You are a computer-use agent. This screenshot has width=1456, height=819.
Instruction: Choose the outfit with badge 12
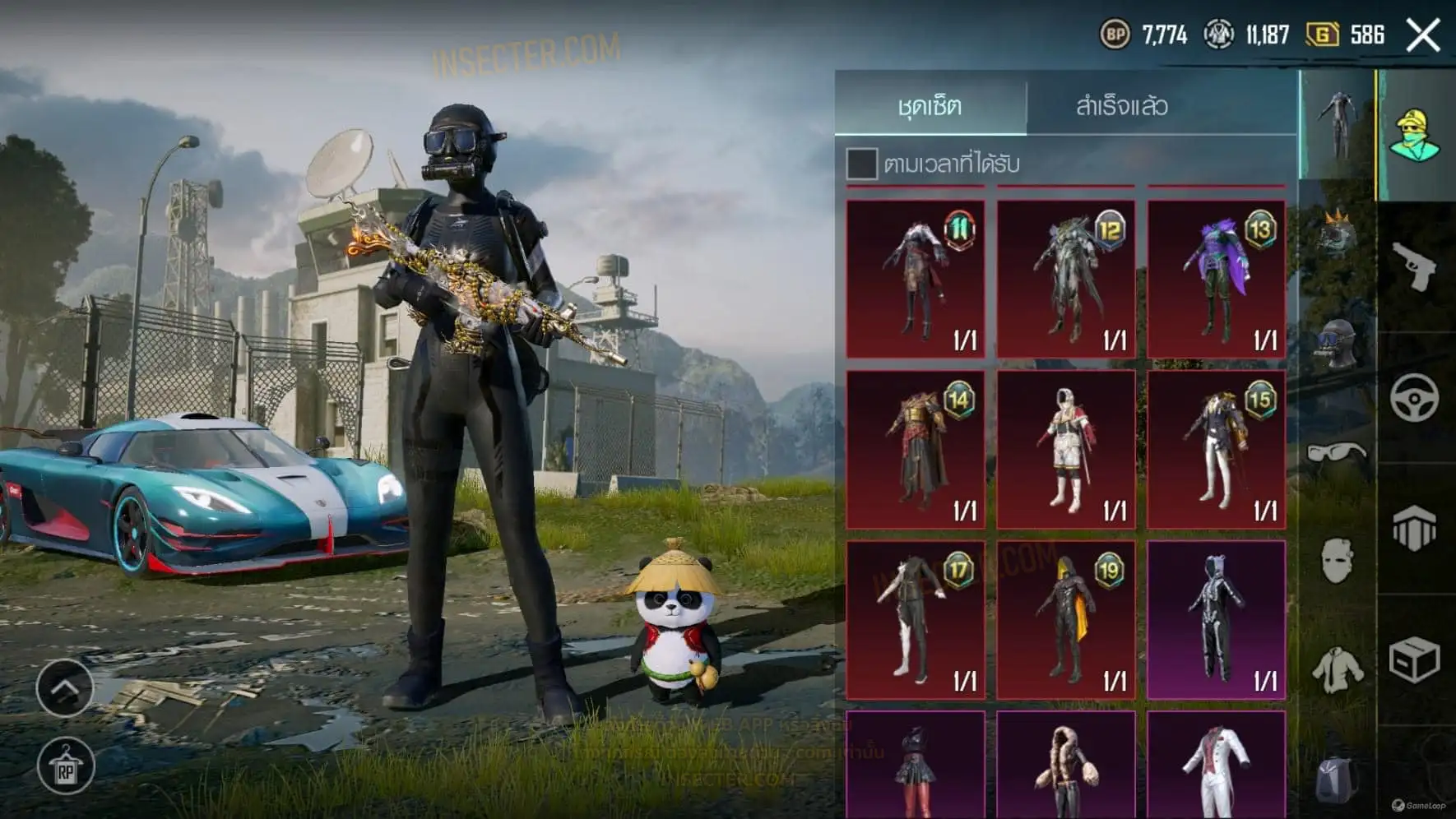(1066, 280)
